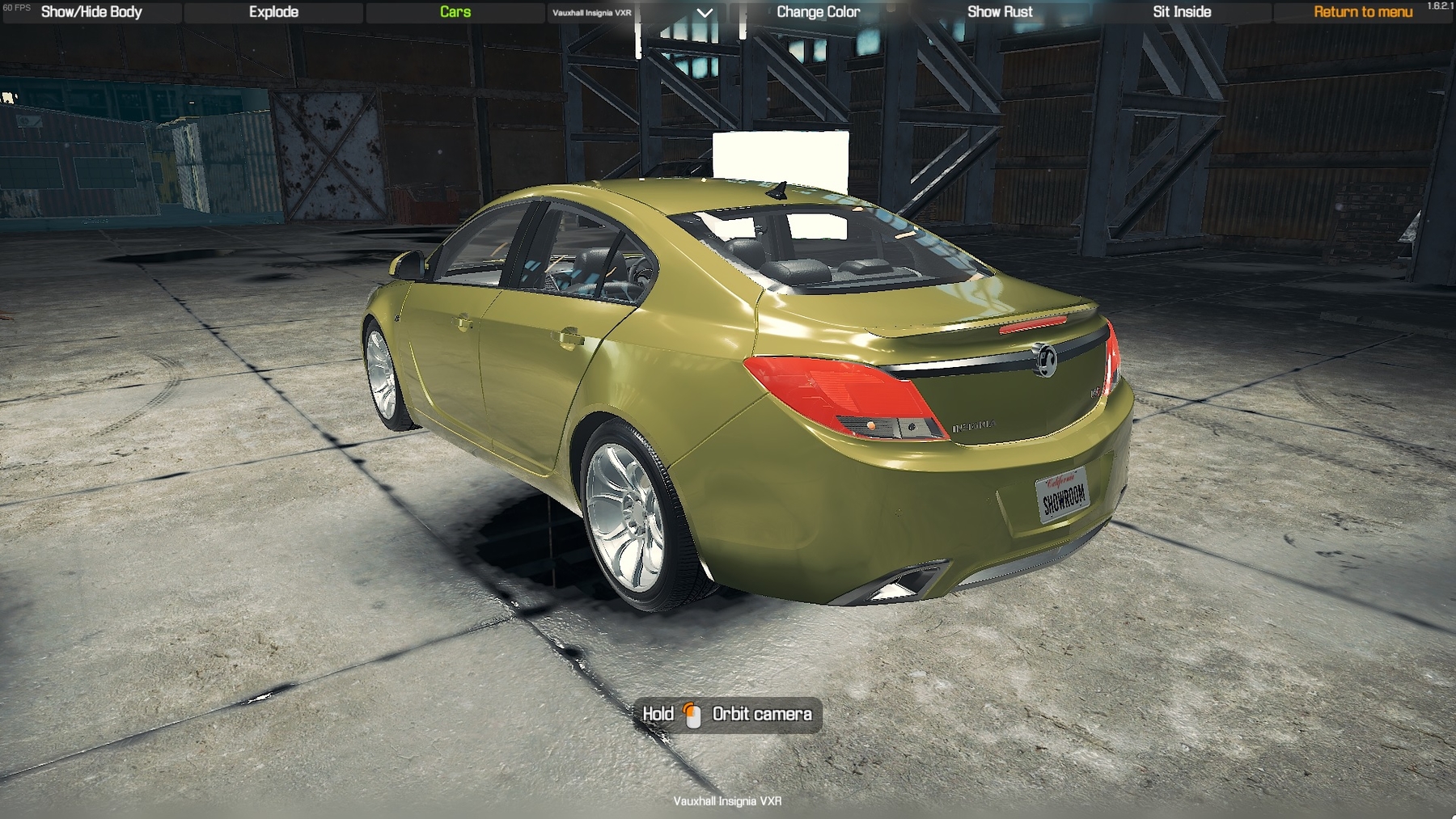1456x819 pixels.
Task: Hide the body using Show/Hide Body option
Action: click(x=91, y=12)
